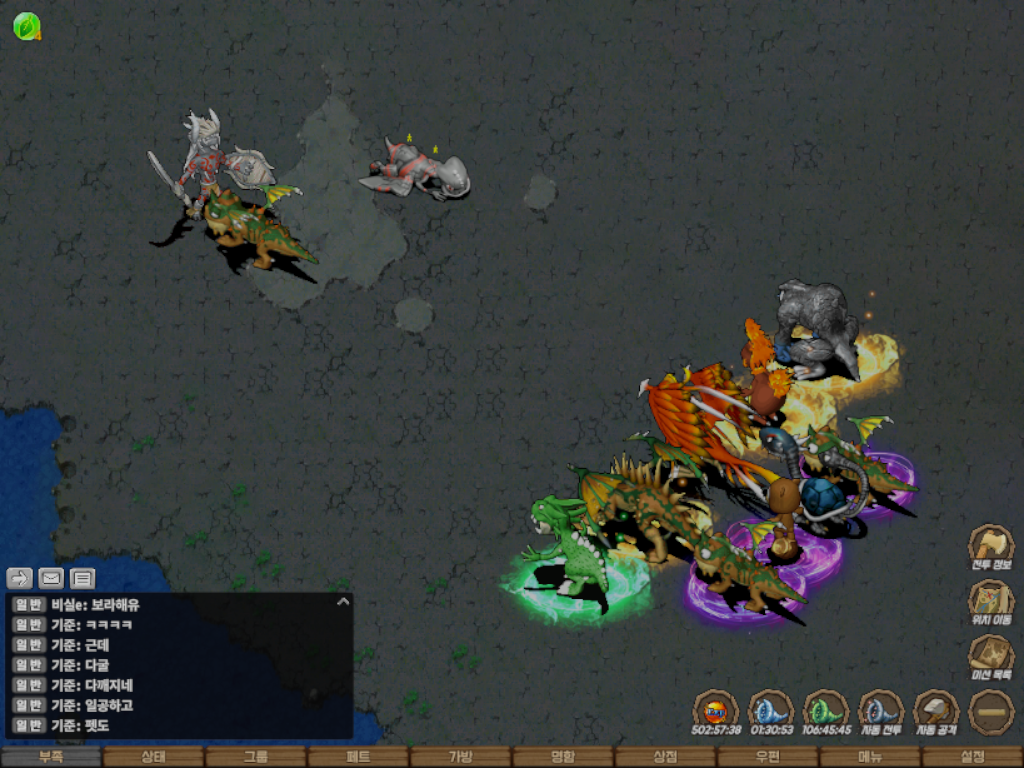Check the 우편 (mail) menu
Viewport: 1024px width, 768px height.
(767, 757)
